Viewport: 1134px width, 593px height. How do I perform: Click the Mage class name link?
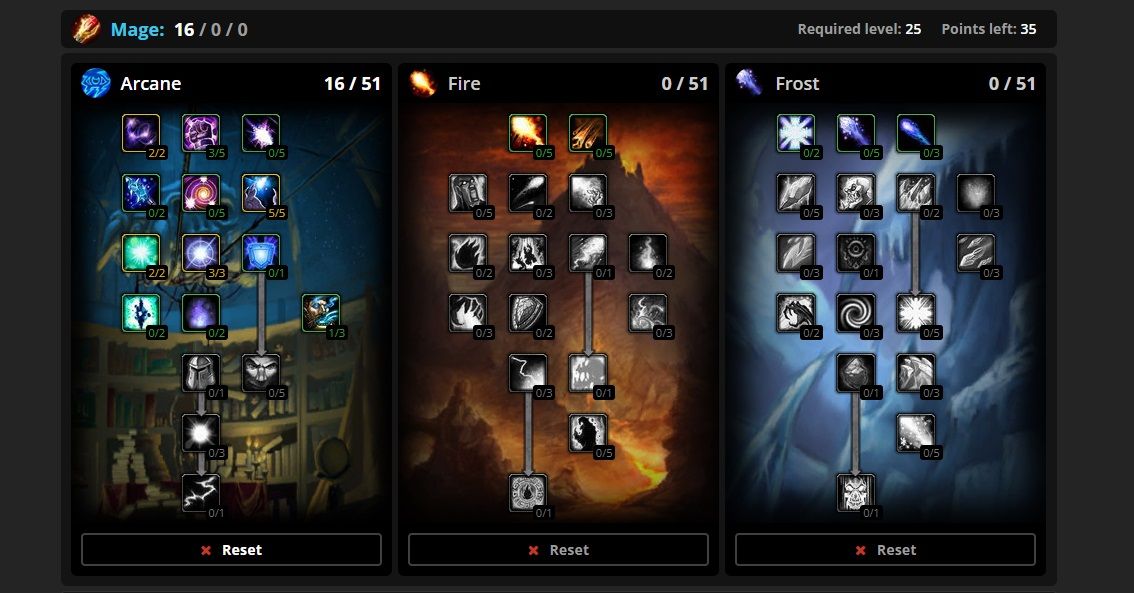137,29
